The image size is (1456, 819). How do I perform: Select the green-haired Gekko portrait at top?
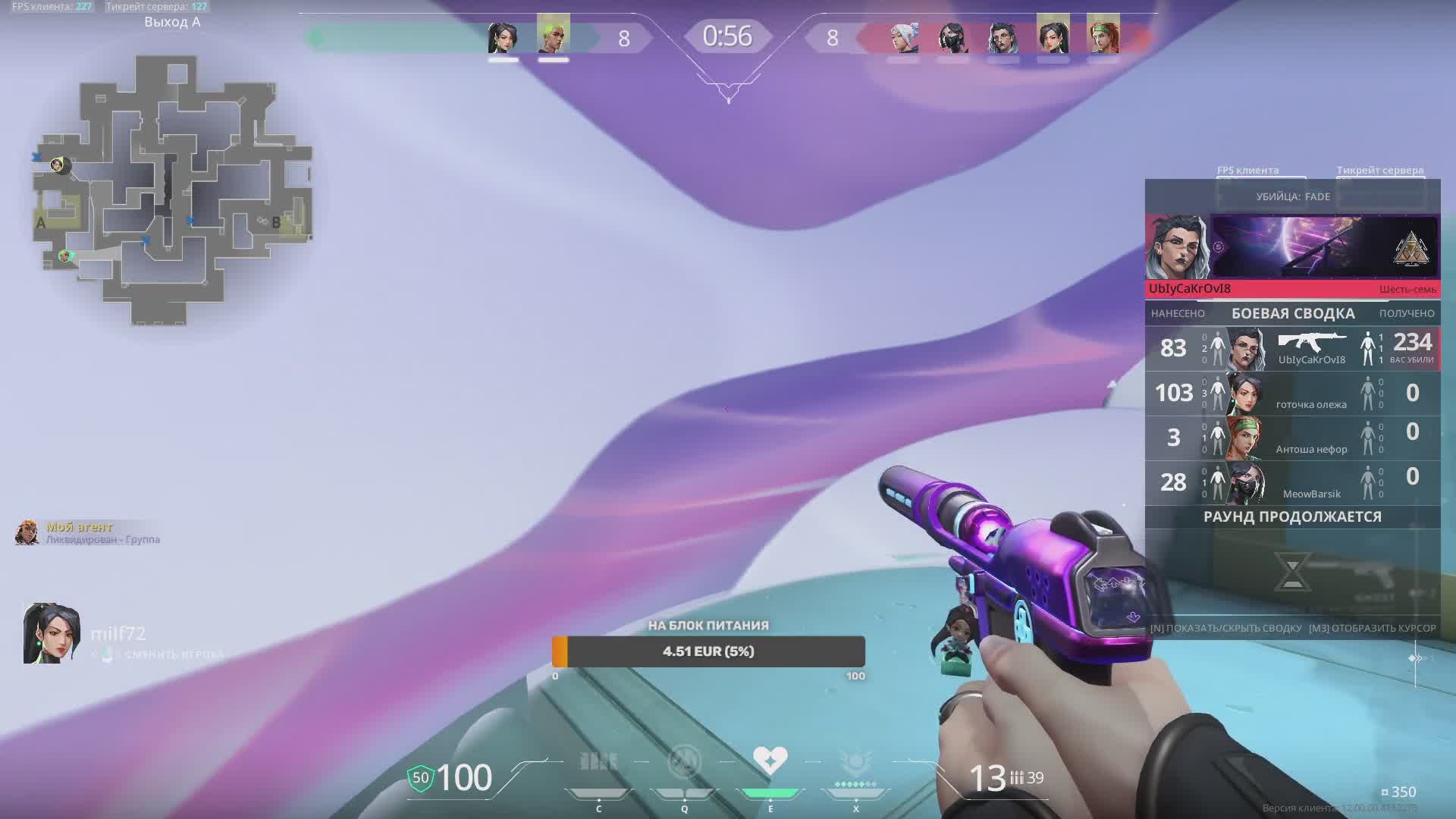553,37
